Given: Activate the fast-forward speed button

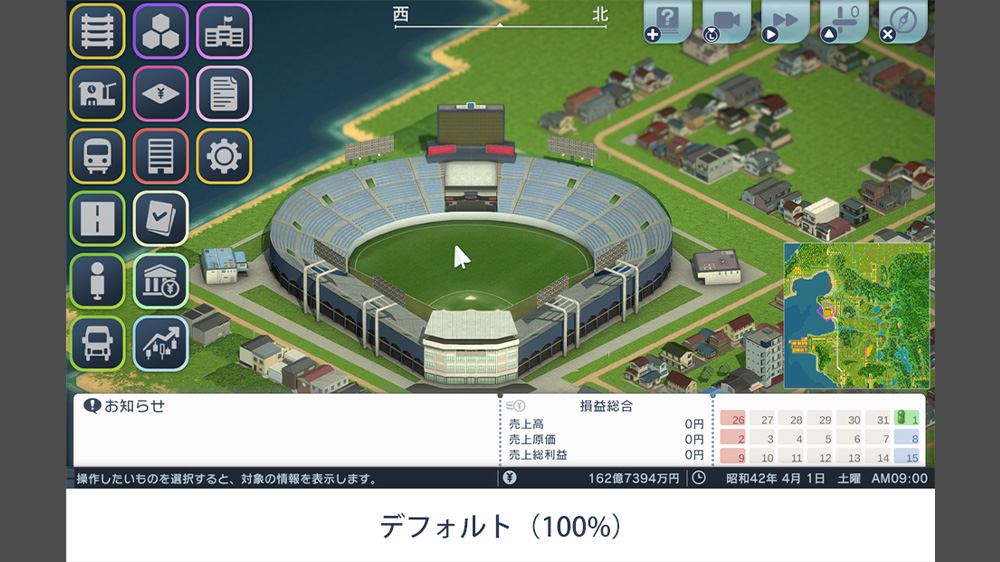Looking at the screenshot, I should (786, 20).
